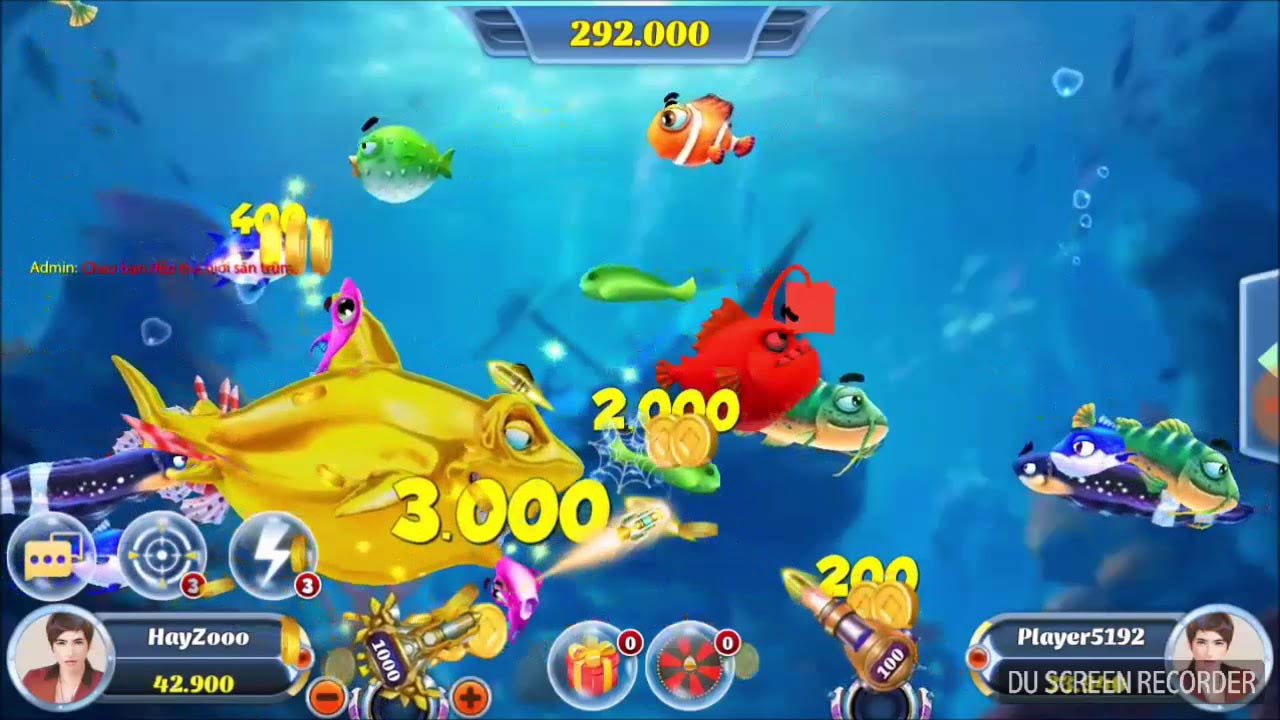Click the Admin welcome message text
Image resolution: width=1280 pixels, height=720 pixels.
(x=160, y=267)
